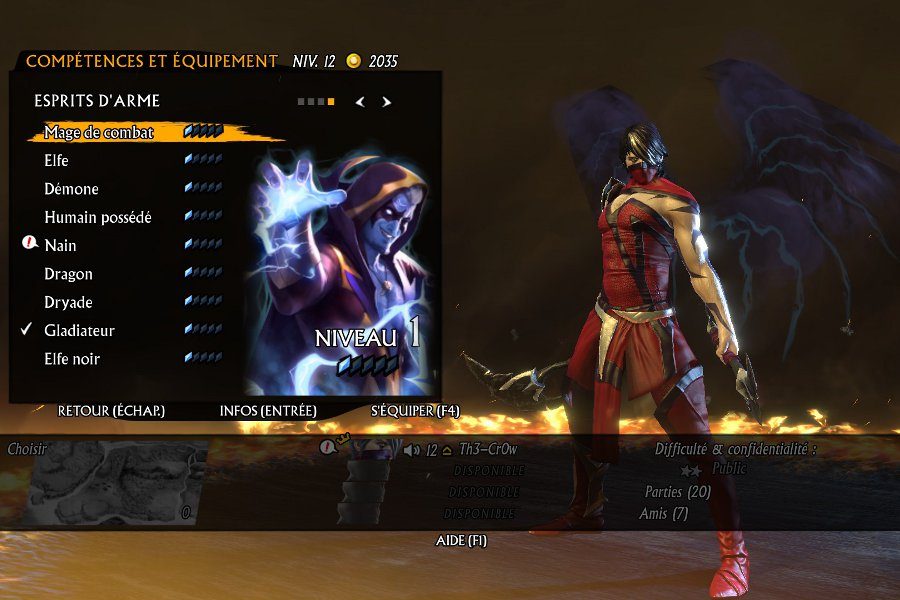Select Démone in the spirit list
The width and height of the screenshot is (900, 600).
tap(71, 189)
